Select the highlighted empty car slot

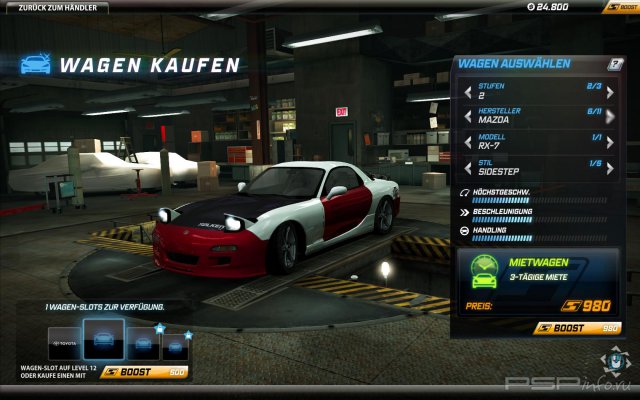(x=103, y=340)
